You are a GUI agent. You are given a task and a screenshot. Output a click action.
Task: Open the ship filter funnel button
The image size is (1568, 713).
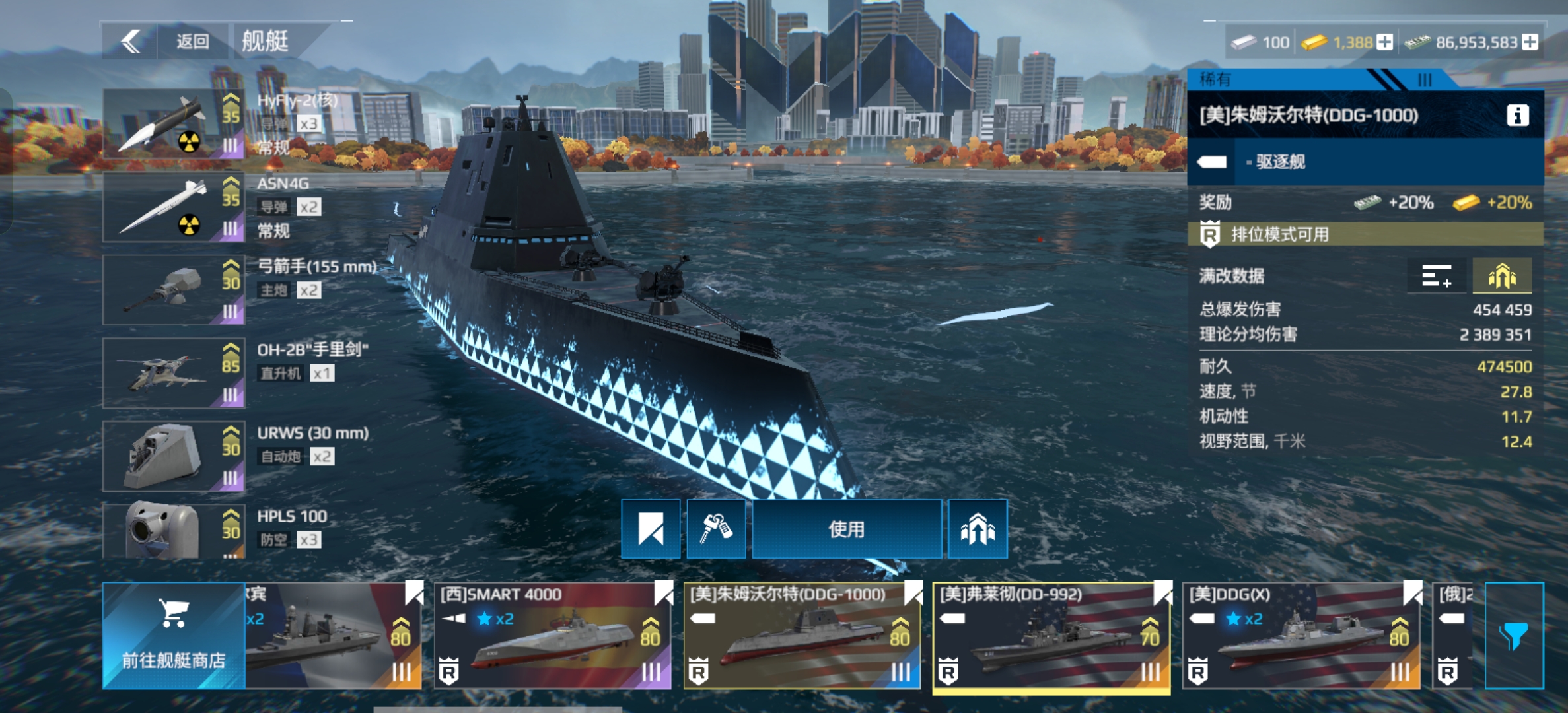(x=1514, y=635)
